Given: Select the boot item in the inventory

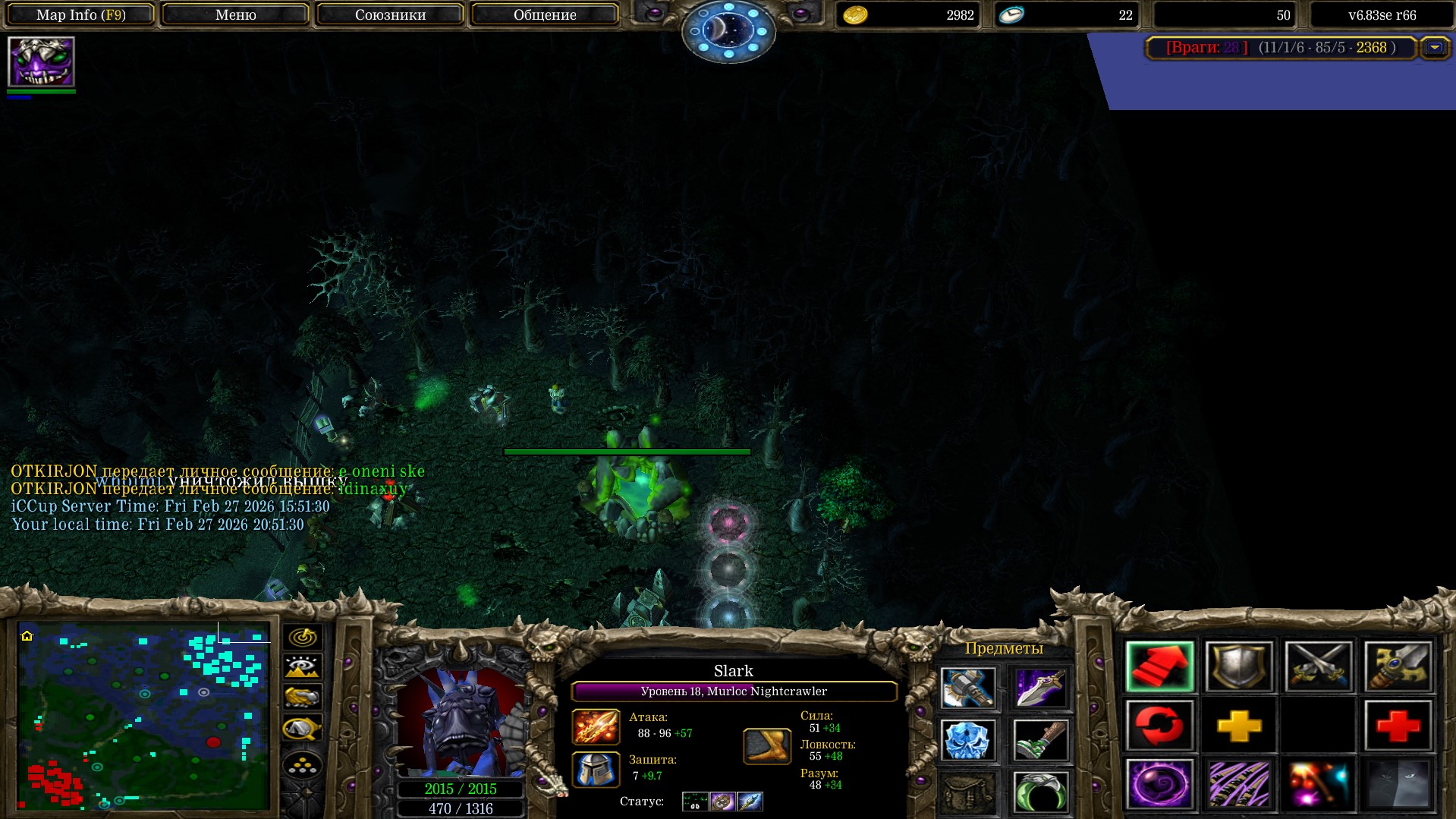Looking at the screenshot, I should 1040,740.
